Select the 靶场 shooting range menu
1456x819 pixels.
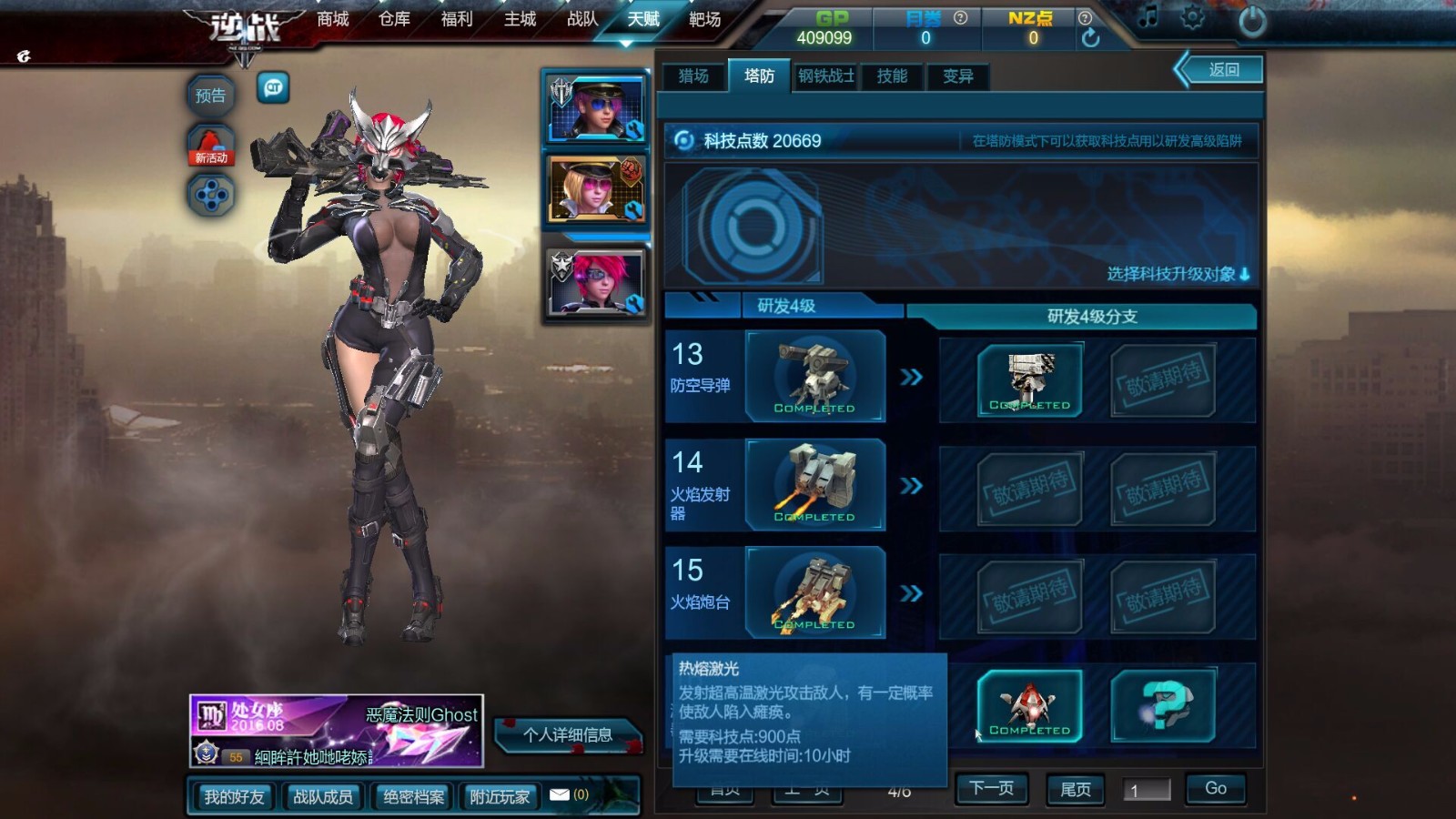pos(704,19)
